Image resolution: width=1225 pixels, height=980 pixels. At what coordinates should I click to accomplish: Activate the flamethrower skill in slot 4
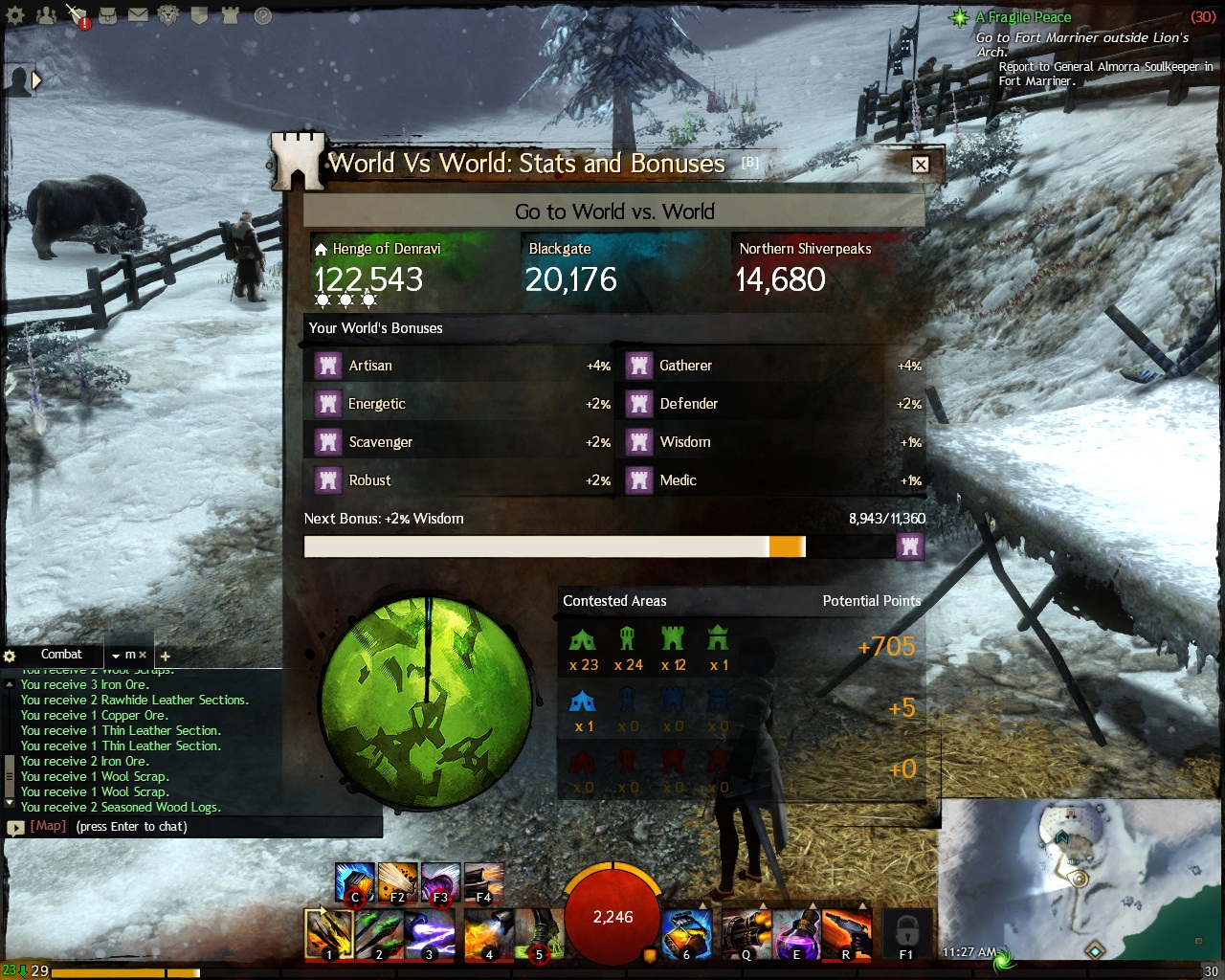489,933
